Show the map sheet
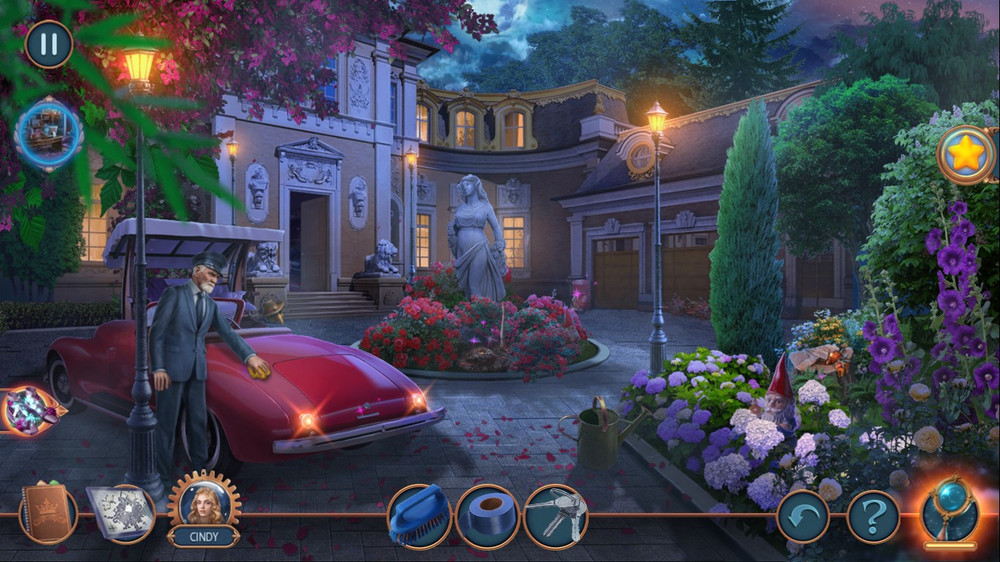The height and width of the screenshot is (562, 1000). tap(119, 513)
